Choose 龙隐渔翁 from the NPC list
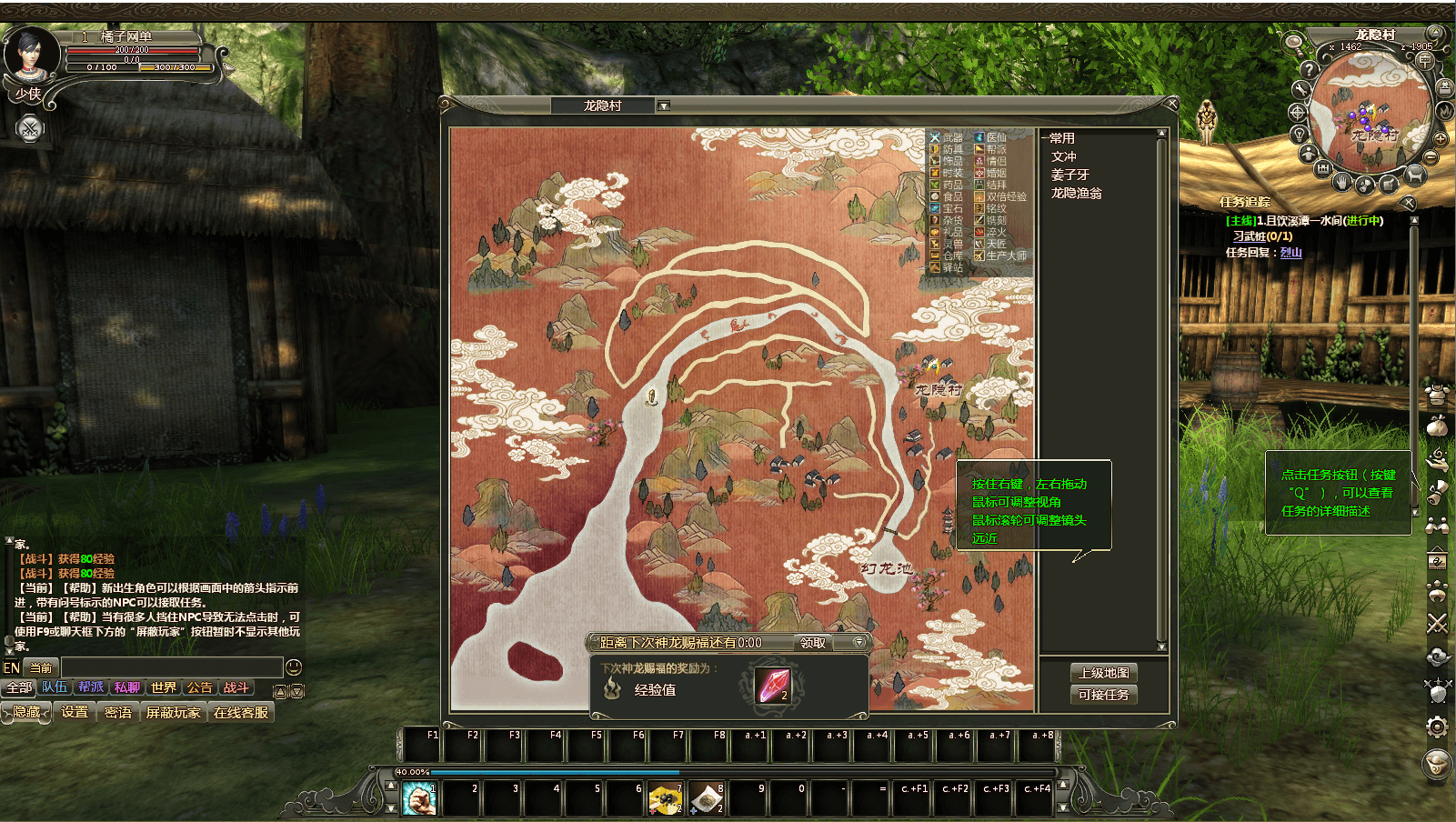The image size is (1456, 822). pyautogui.click(x=1076, y=193)
